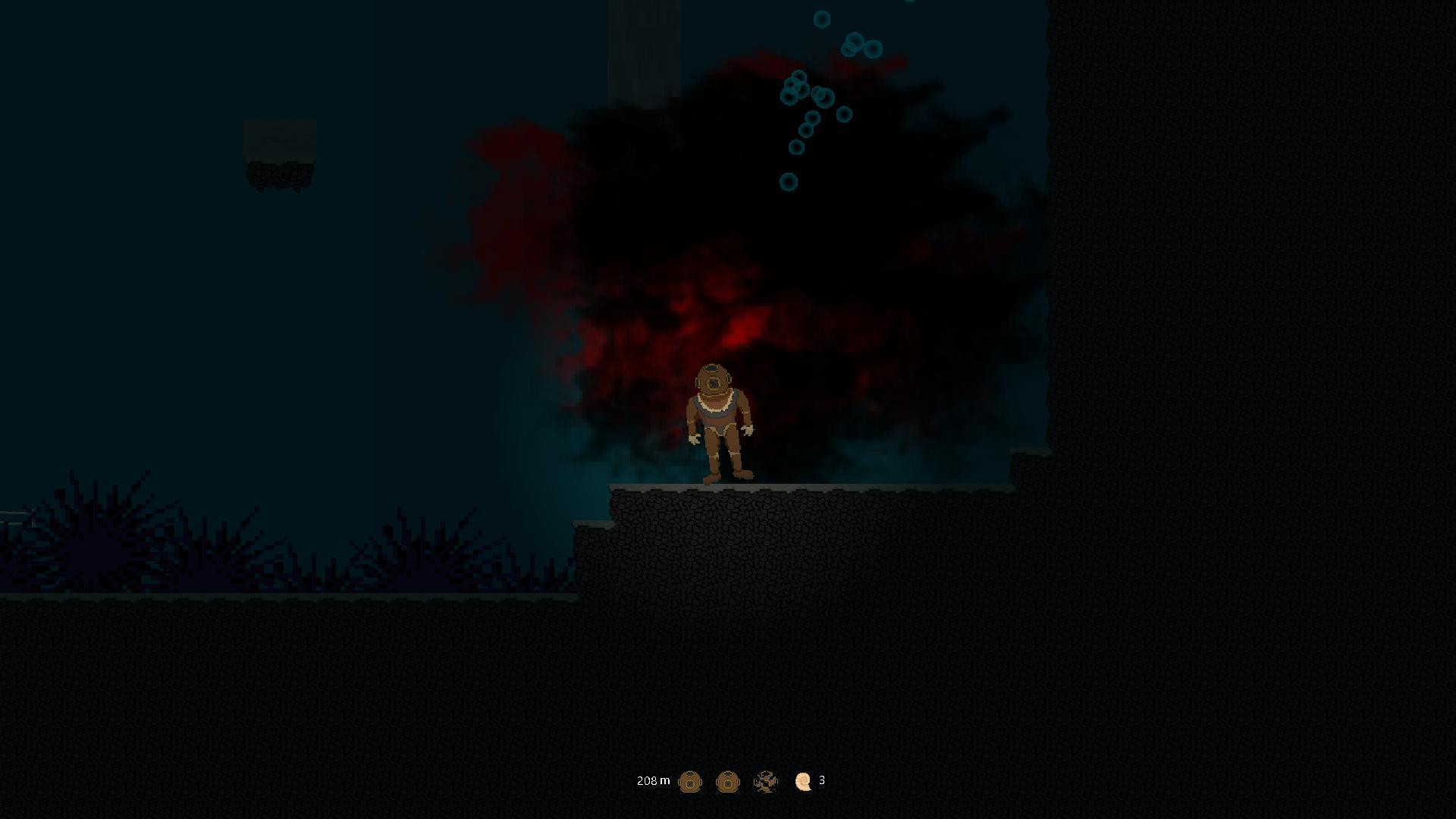
Task: Click the cracked diving helmet icon
Action: [766, 781]
